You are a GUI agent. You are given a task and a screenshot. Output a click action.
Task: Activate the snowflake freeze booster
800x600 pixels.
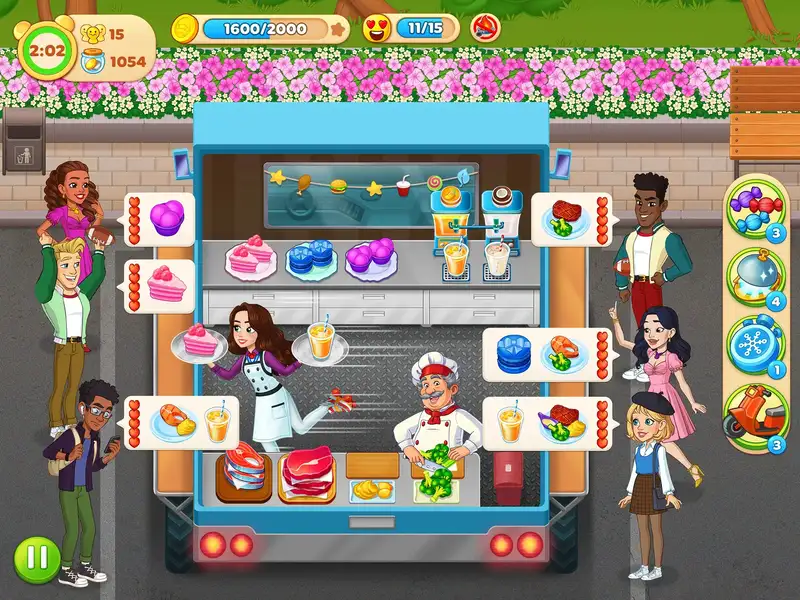756,342
